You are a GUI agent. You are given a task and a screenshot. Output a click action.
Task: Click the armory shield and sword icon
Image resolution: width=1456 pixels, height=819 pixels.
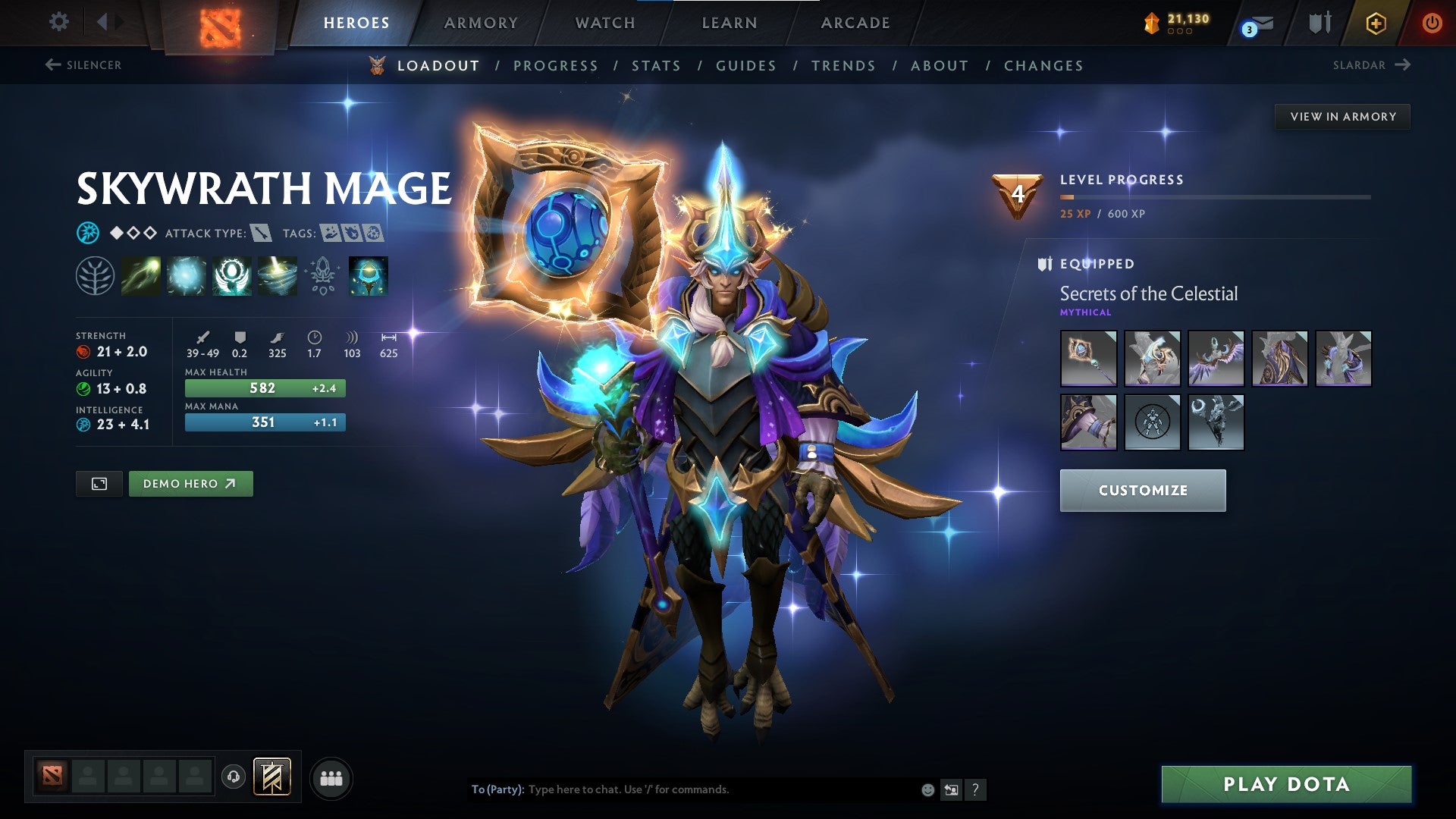pyautogui.click(x=1319, y=23)
